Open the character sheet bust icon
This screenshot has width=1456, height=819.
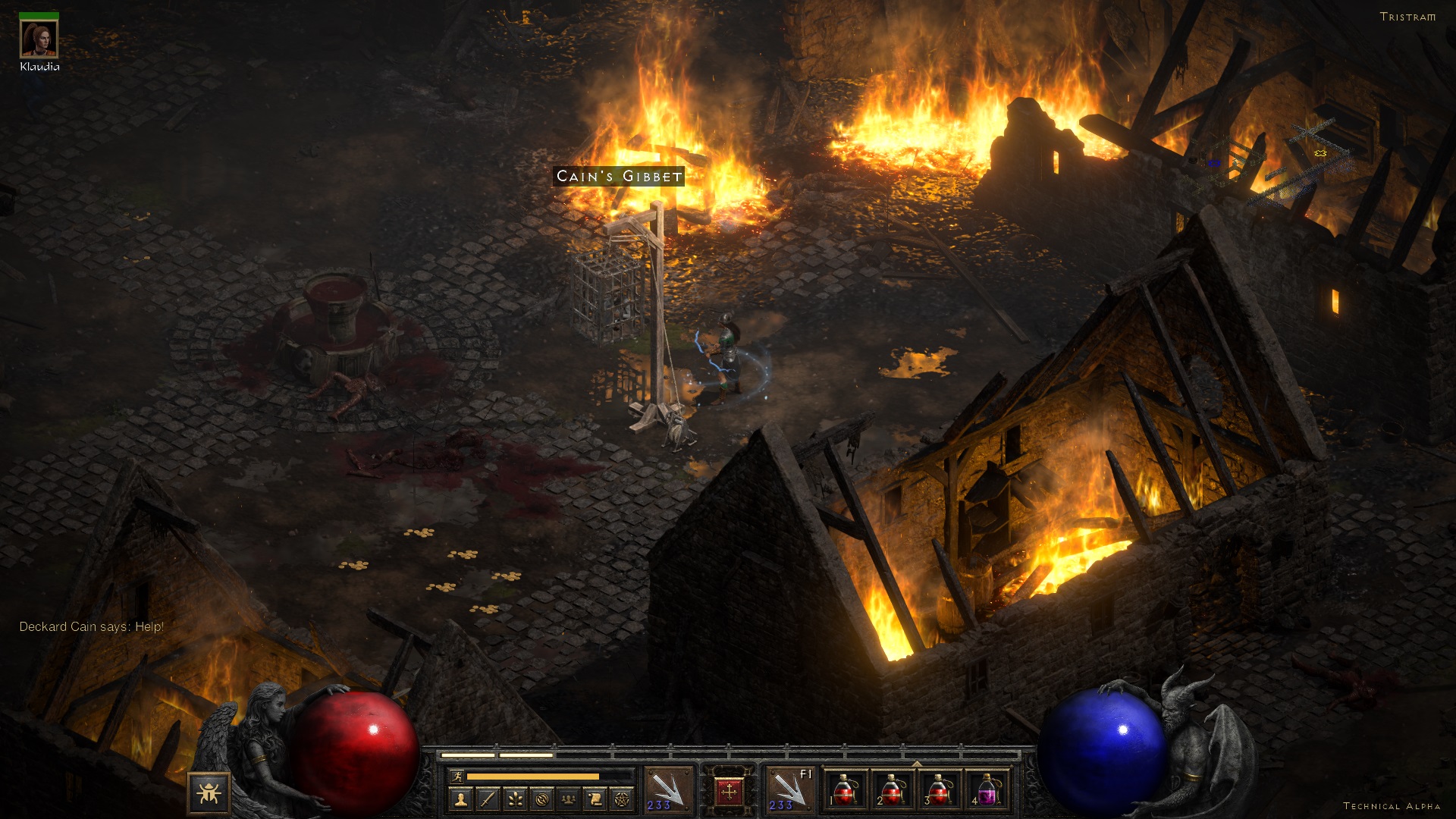(x=461, y=799)
